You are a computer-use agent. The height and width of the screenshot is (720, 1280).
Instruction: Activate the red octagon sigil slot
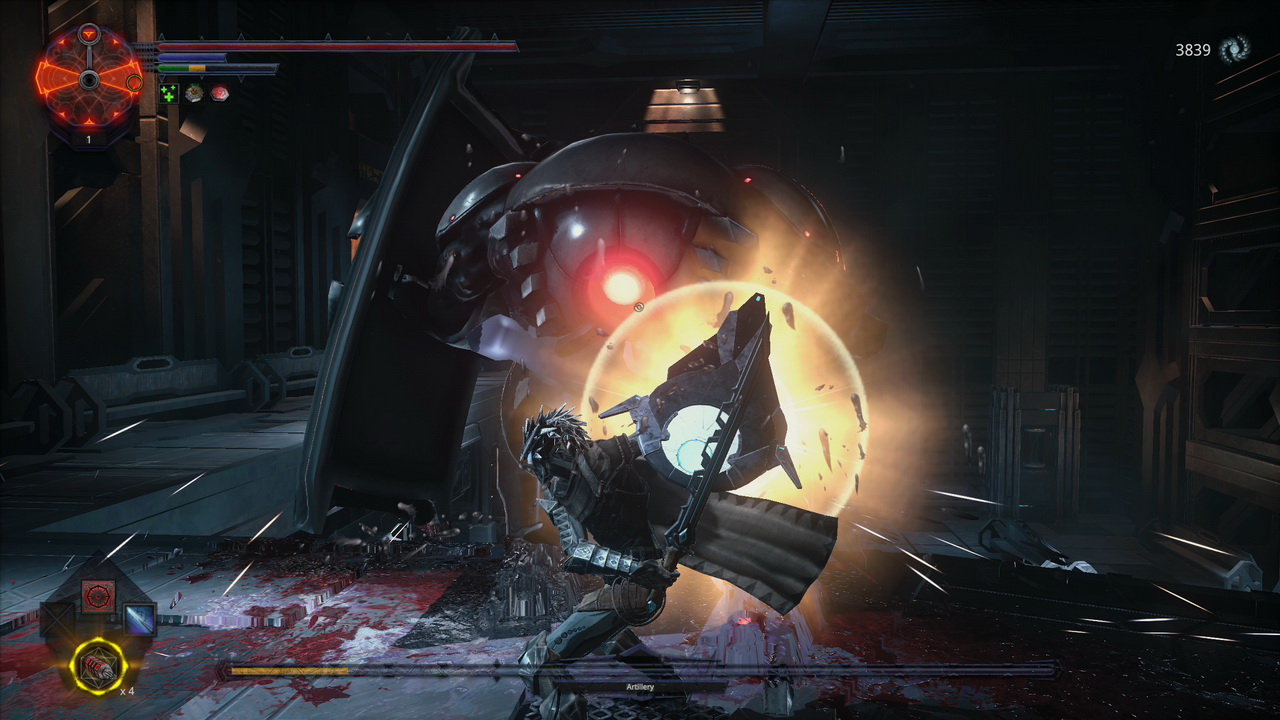(98, 597)
